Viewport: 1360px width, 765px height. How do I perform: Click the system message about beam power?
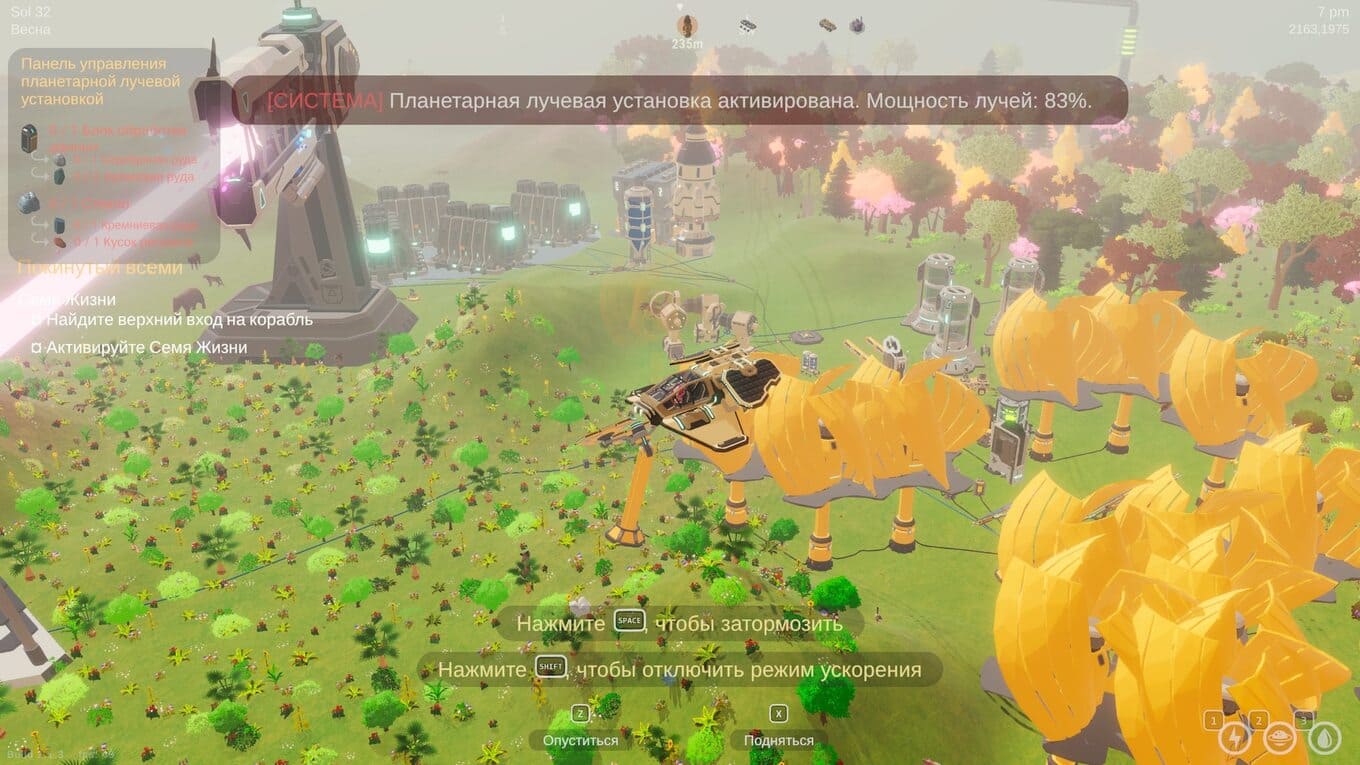(x=680, y=101)
